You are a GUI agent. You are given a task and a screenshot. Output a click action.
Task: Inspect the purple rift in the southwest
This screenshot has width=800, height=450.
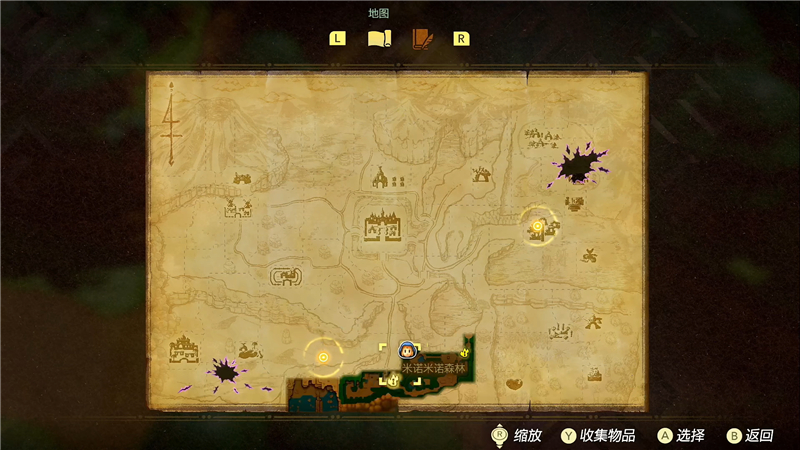(x=225, y=372)
